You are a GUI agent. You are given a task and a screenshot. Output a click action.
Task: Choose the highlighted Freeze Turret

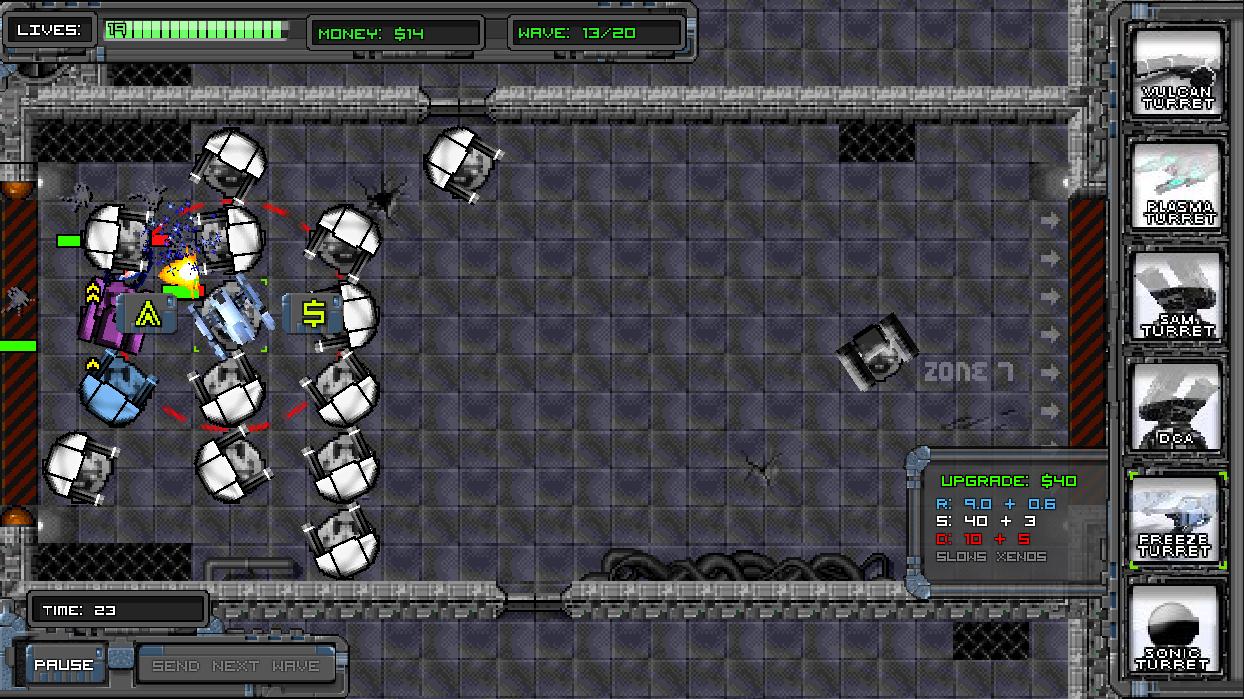pyautogui.click(x=1177, y=519)
